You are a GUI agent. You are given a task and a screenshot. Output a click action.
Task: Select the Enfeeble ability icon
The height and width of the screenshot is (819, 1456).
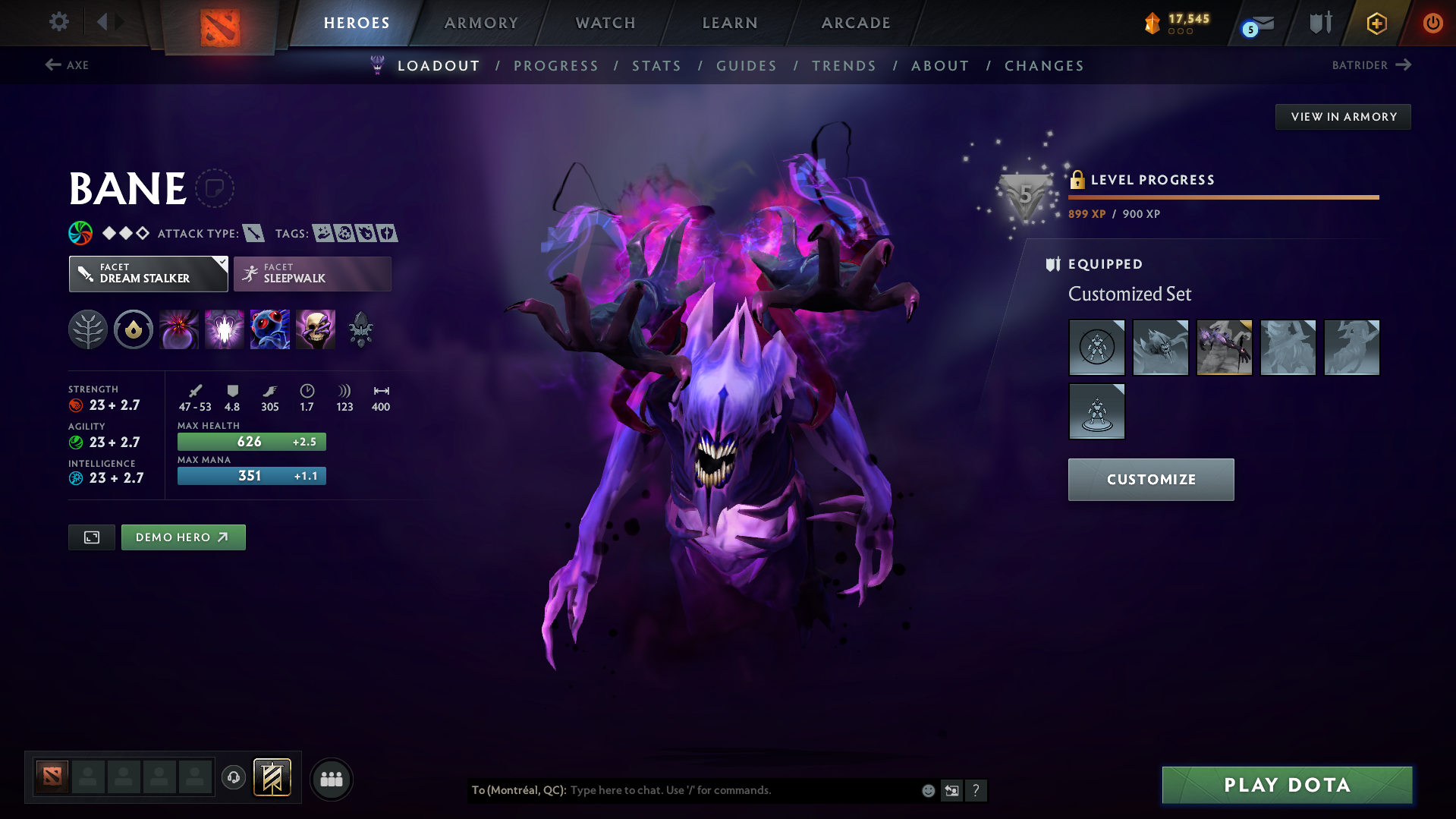click(178, 329)
